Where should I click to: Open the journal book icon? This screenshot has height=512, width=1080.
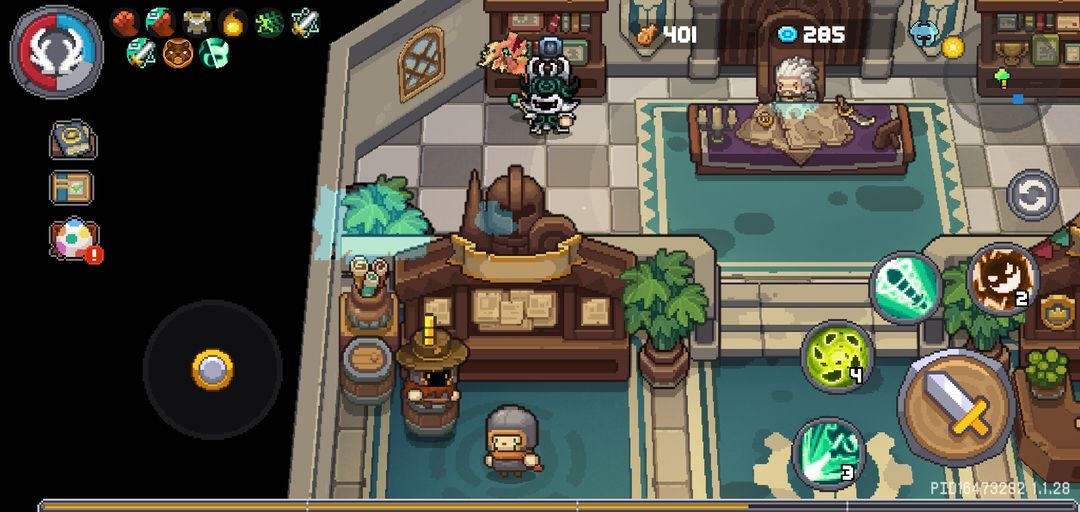tap(72, 140)
